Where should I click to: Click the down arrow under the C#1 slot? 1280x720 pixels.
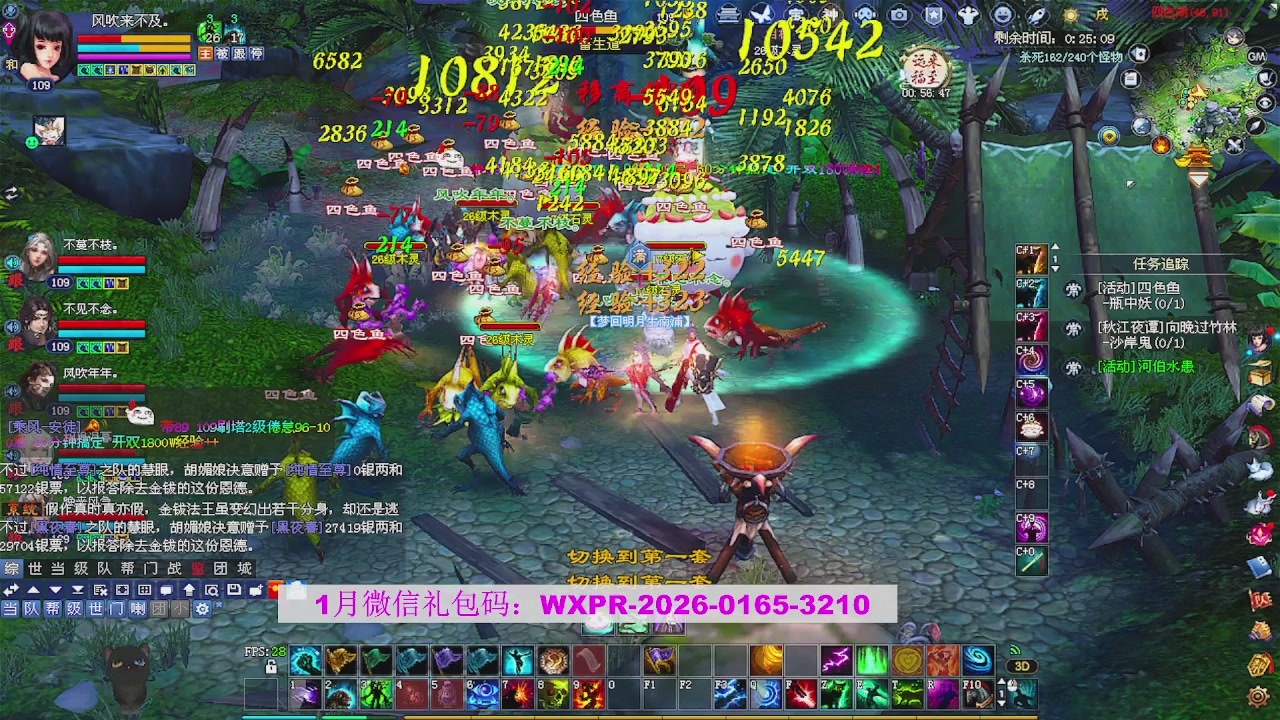pyautogui.click(x=1055, y=268)
